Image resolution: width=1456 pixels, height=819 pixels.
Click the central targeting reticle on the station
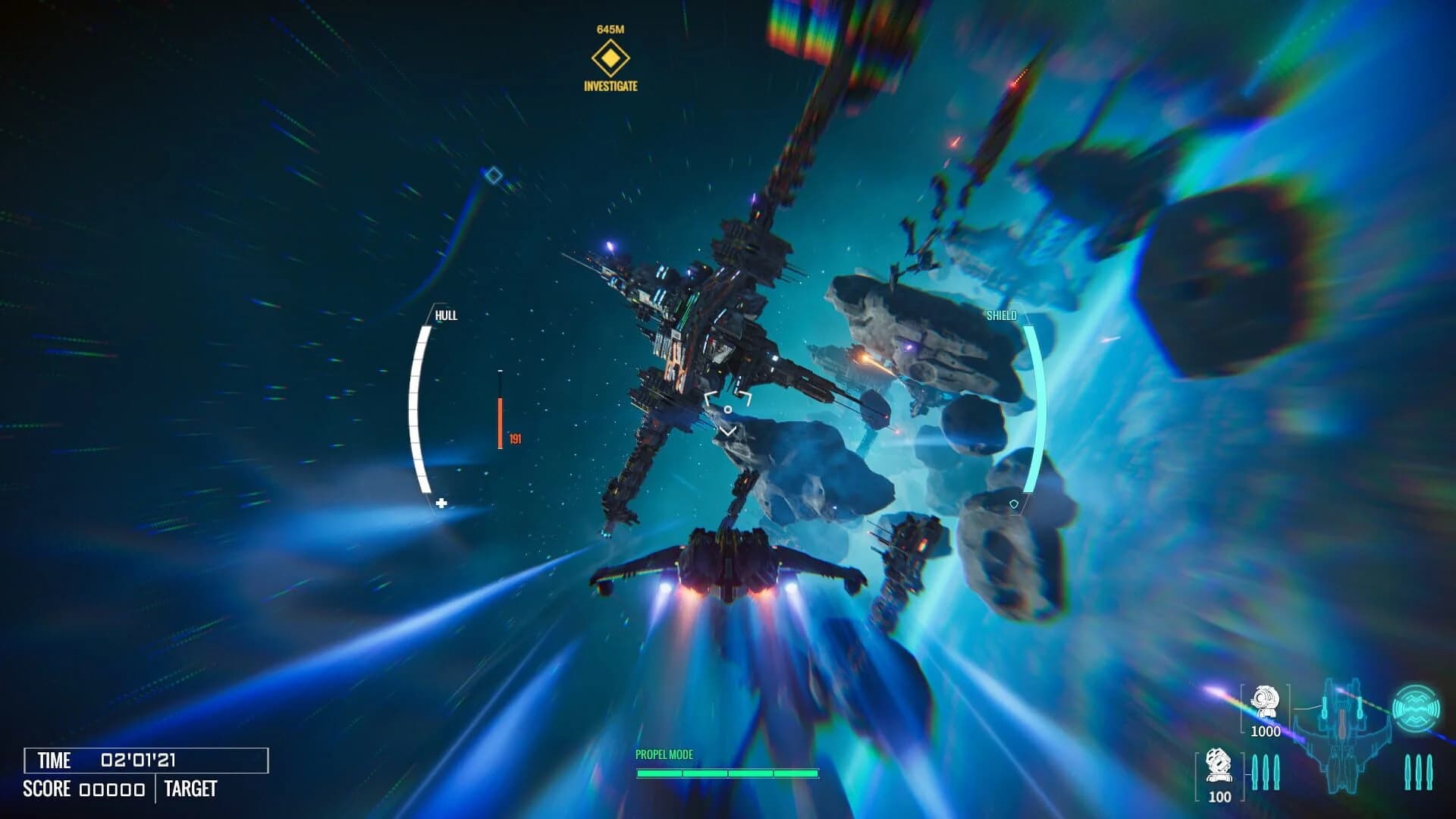(x=729, y=409)
